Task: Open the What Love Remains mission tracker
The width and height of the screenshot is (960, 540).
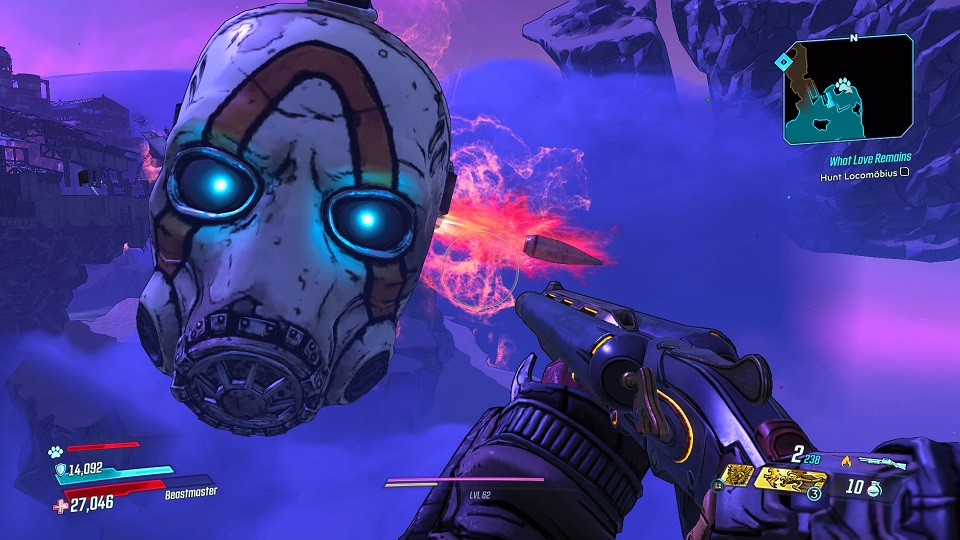Action: coord(869,158)
